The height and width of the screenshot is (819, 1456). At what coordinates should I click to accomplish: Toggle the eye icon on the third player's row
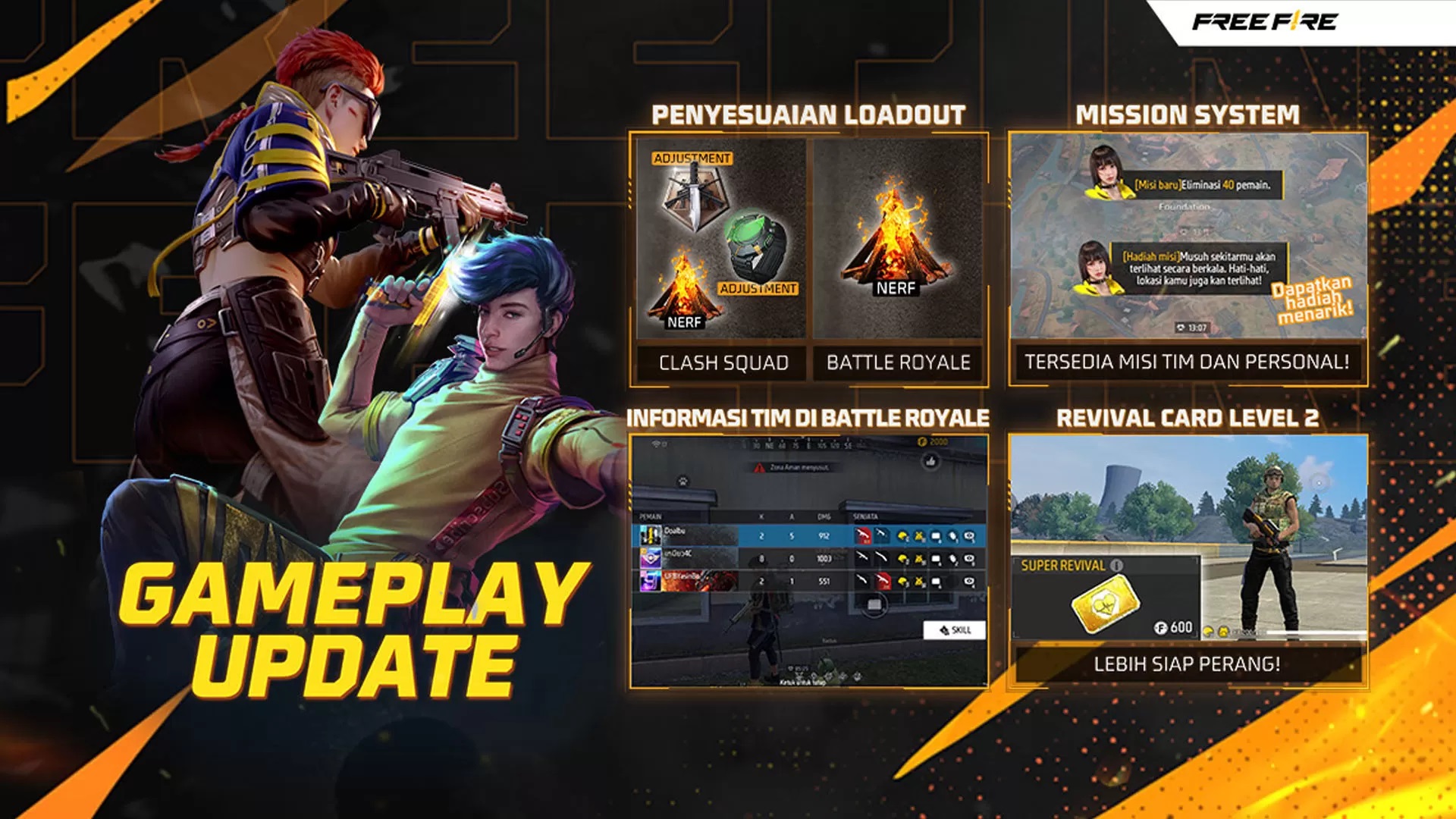[x=968, y=582]
